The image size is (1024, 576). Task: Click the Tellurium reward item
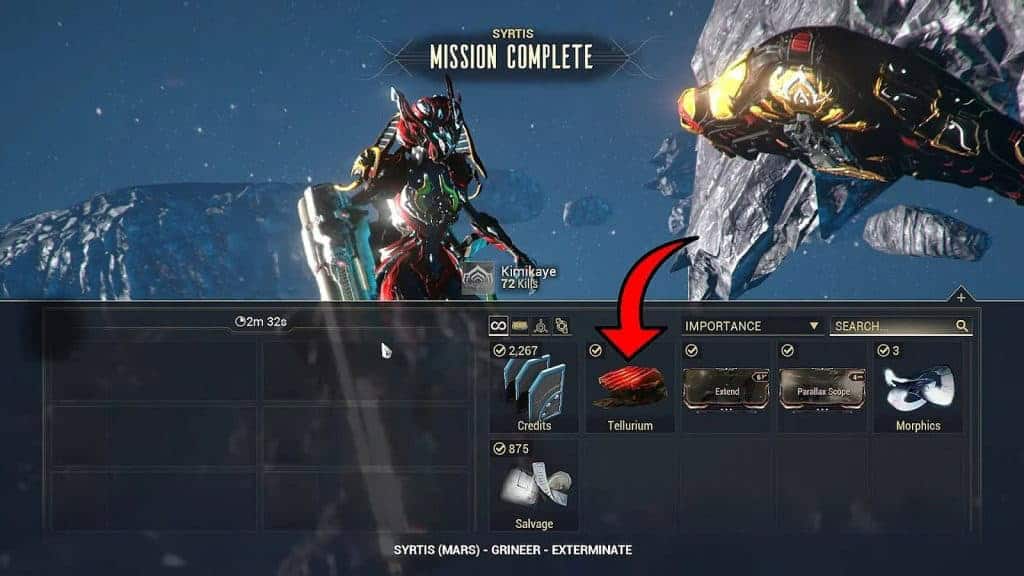[x=629, y=388]
